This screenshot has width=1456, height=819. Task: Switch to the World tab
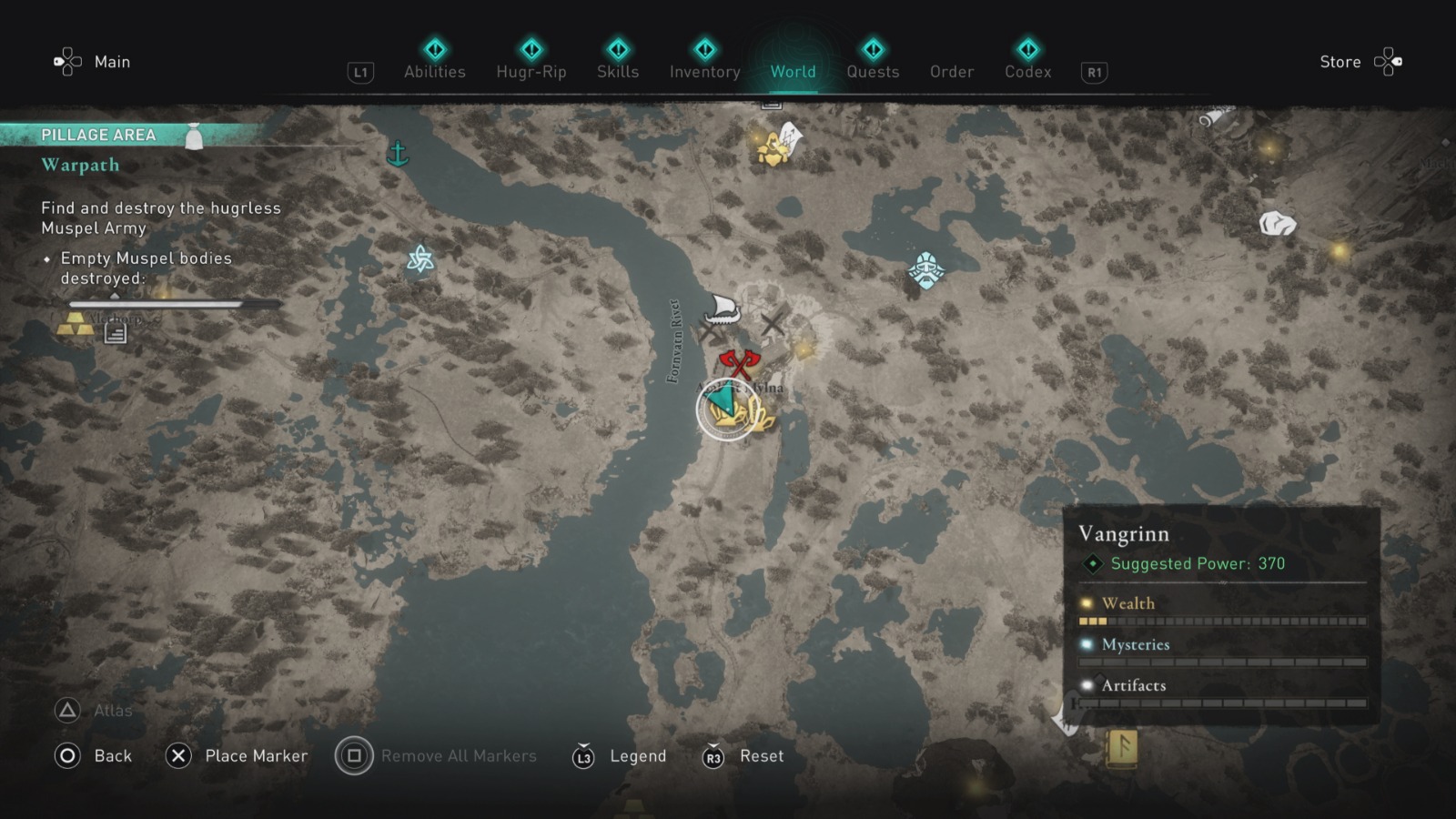(793, 72)
